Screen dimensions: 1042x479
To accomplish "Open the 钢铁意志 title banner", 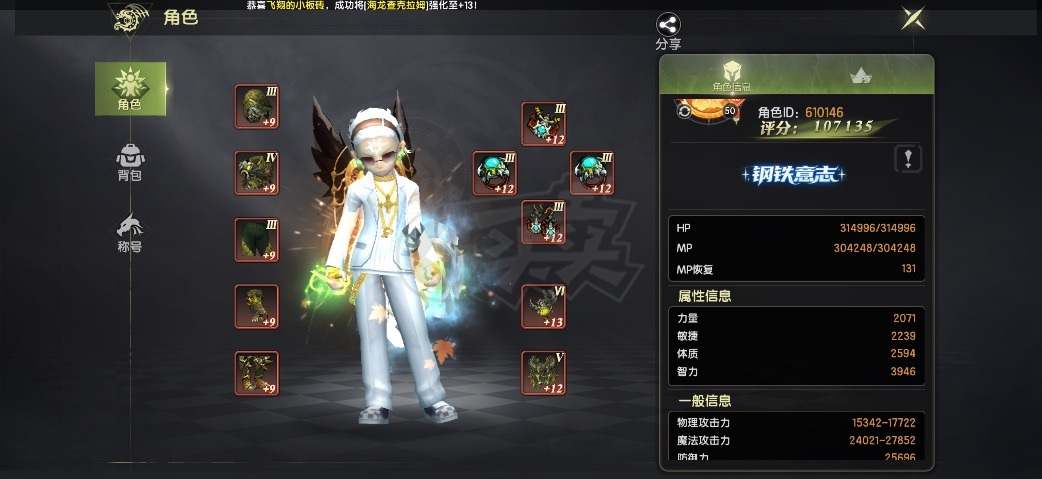I will [x=794, y=175].
